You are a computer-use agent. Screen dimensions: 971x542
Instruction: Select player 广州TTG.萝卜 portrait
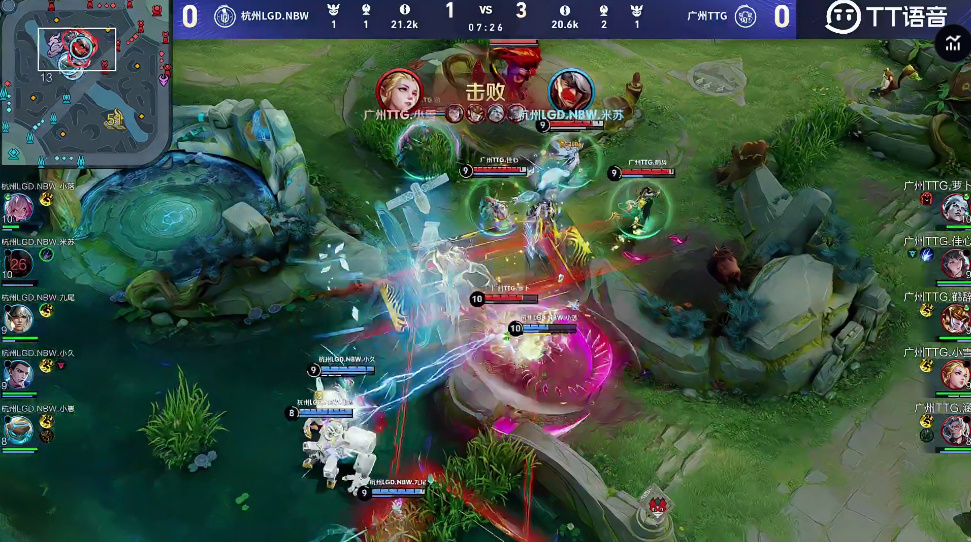click(x=955, y=208)
